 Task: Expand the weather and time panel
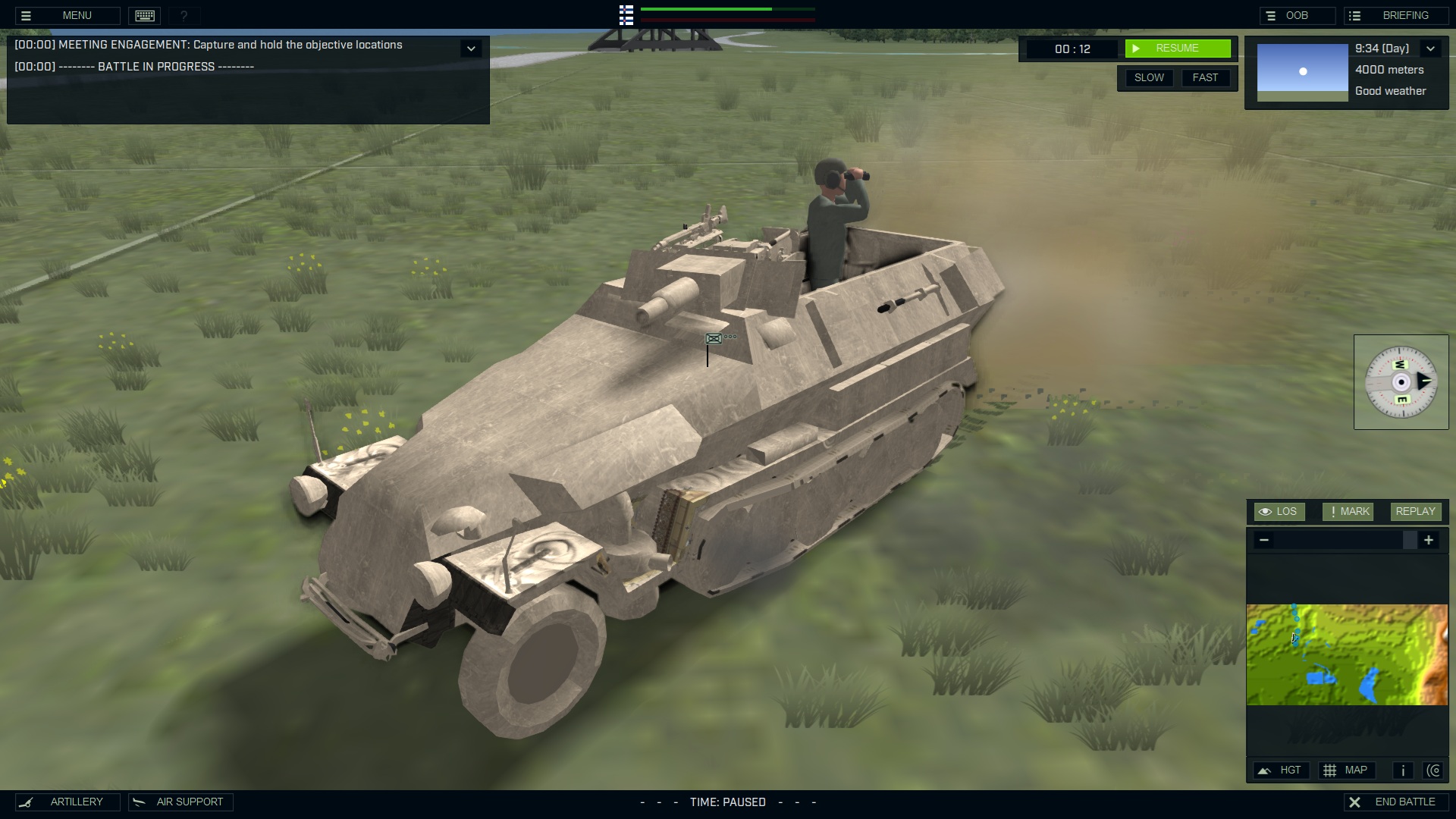point(1432,49)
